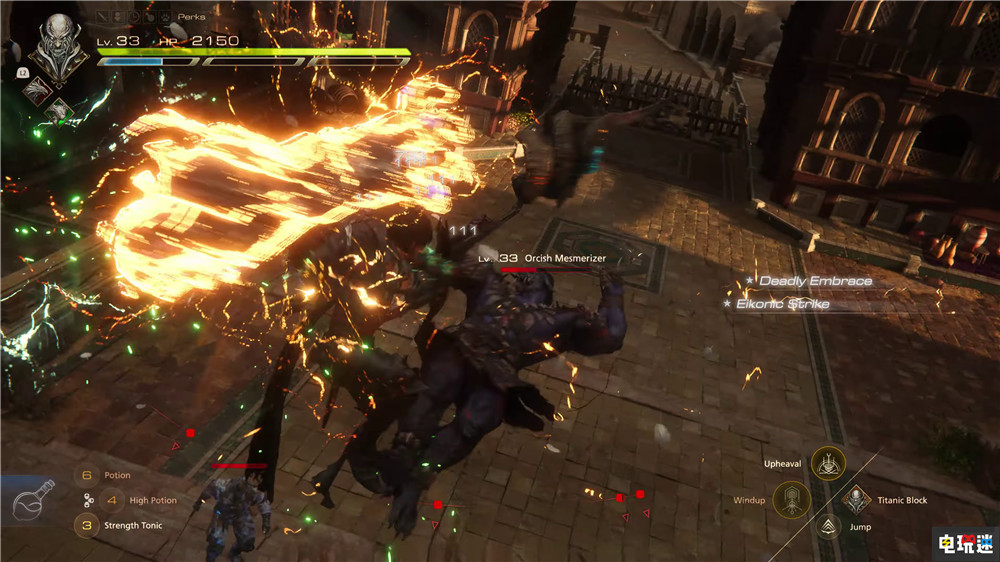Use the Titanic Block Eikon feat
The width and height of the screenshot is (1000, 562).
856,500
